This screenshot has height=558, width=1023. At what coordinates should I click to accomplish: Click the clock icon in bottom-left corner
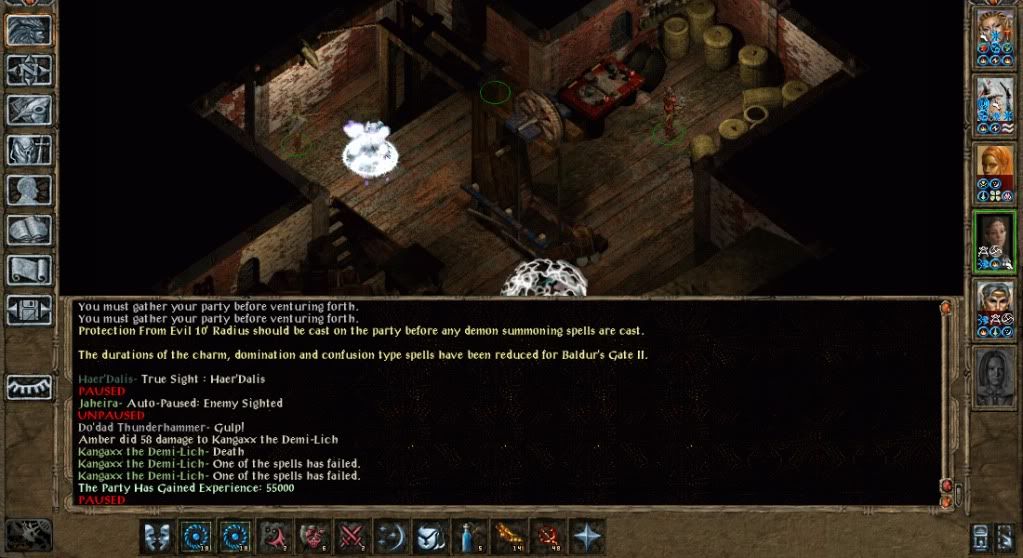tap(28, 534)
